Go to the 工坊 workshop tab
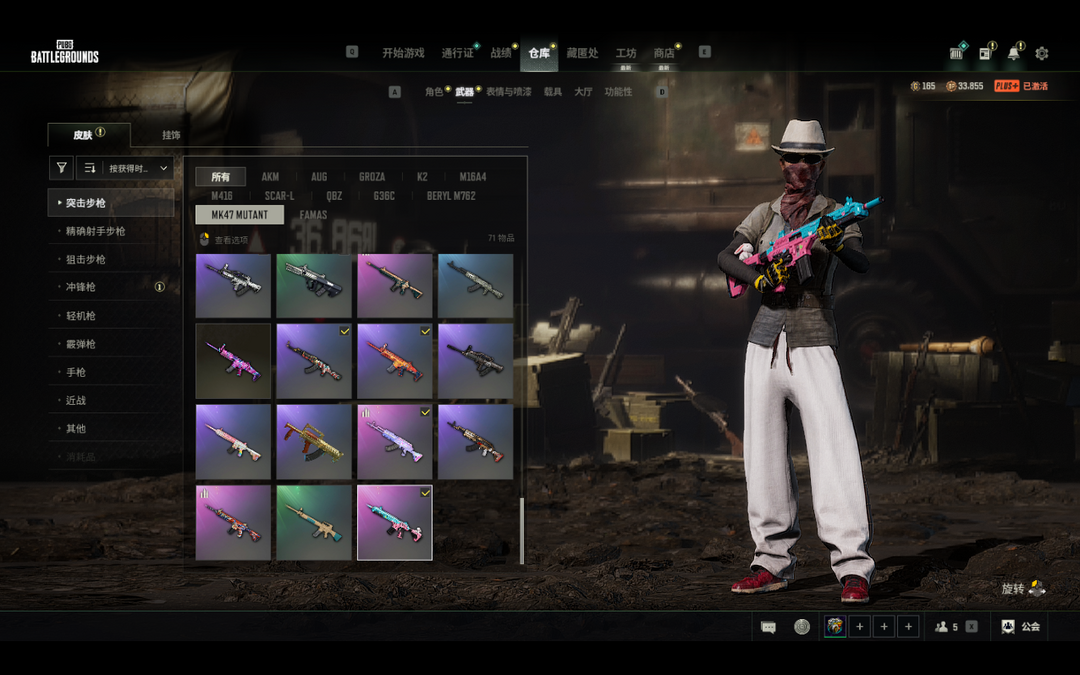 tap(626, 53)
